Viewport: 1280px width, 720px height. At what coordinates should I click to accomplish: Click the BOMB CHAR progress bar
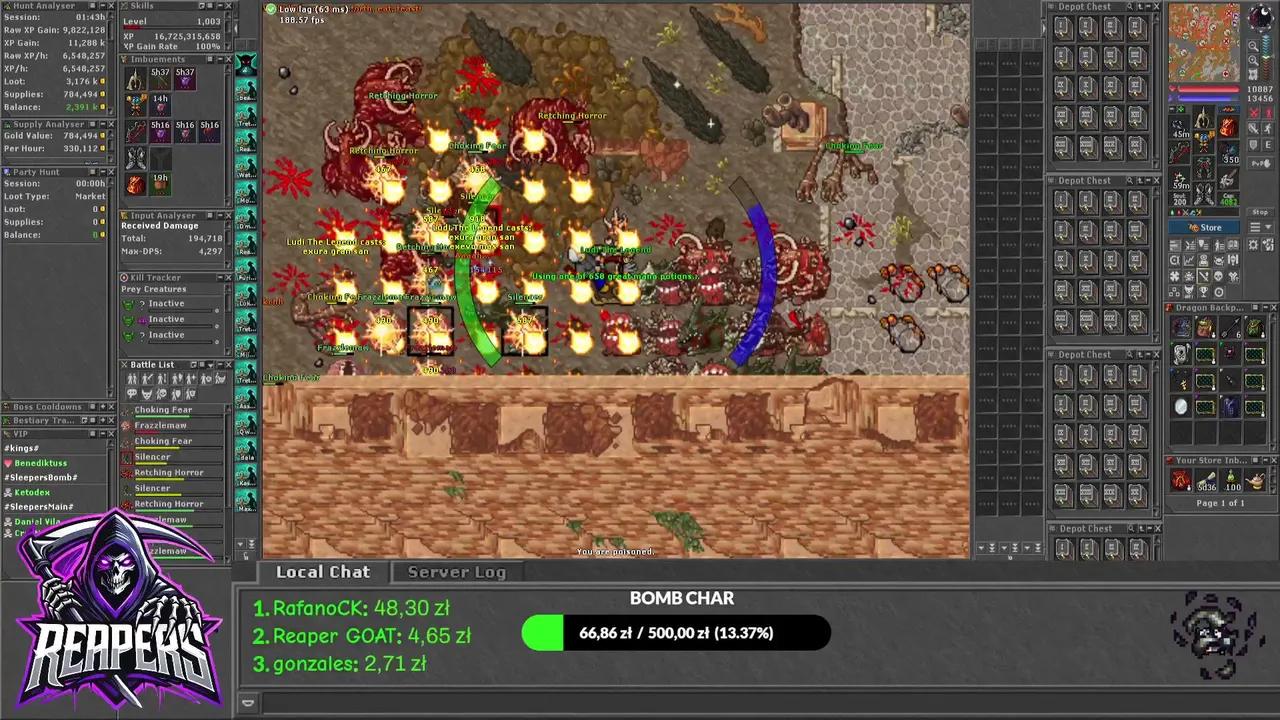pyautogui.click(x=680, y=632)
